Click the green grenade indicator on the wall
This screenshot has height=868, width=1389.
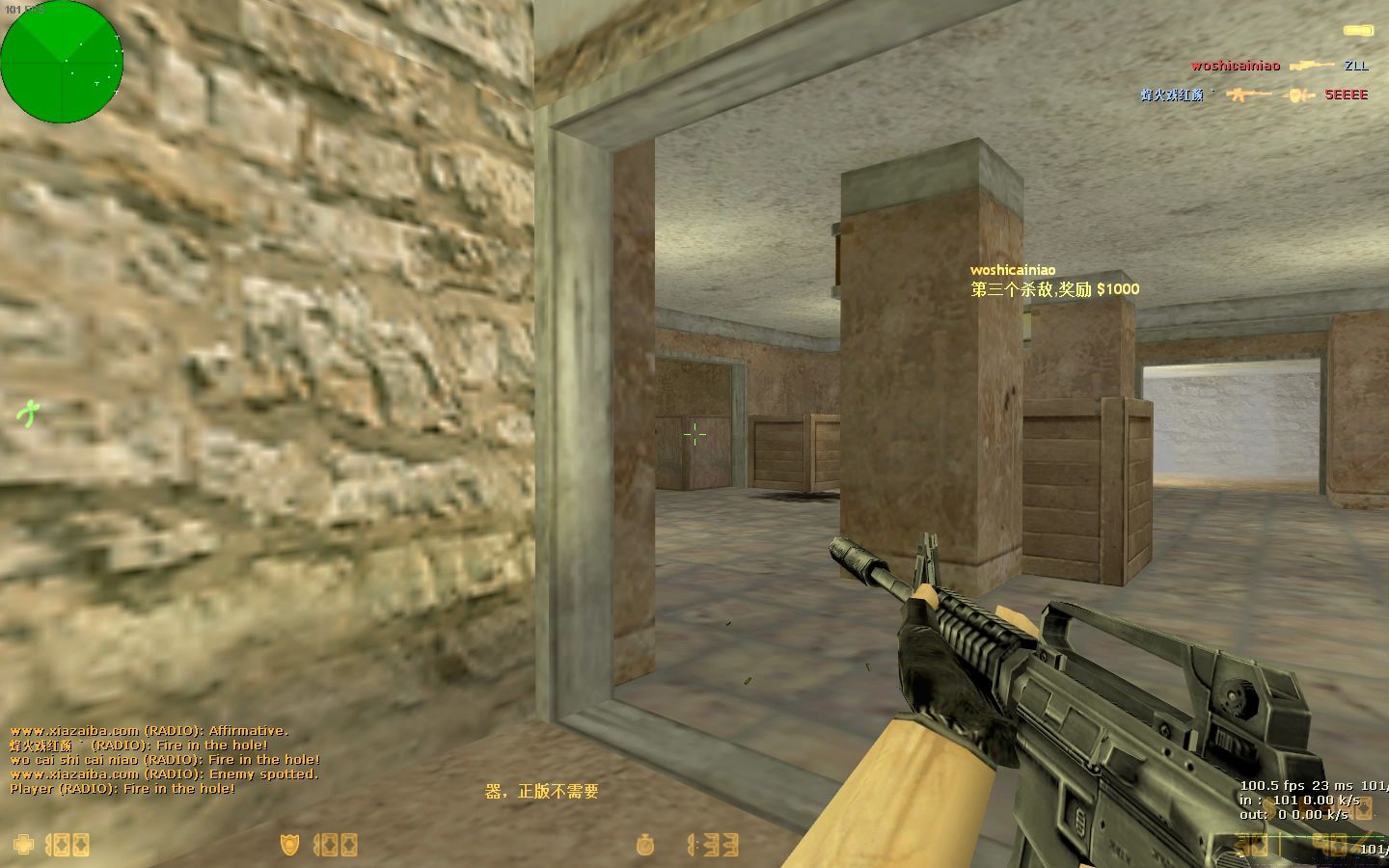27,412
